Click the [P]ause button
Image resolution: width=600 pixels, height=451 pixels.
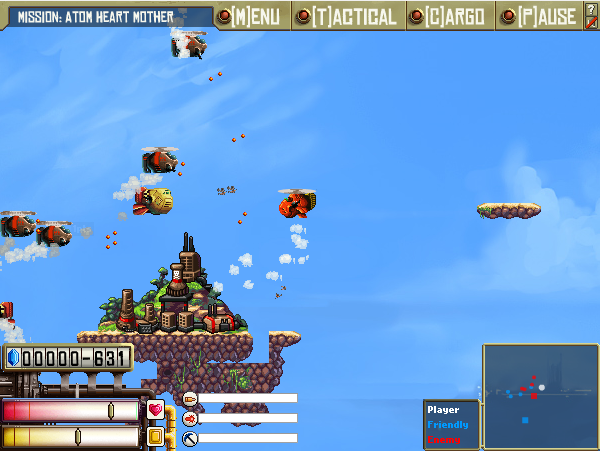tap(541, 16)
